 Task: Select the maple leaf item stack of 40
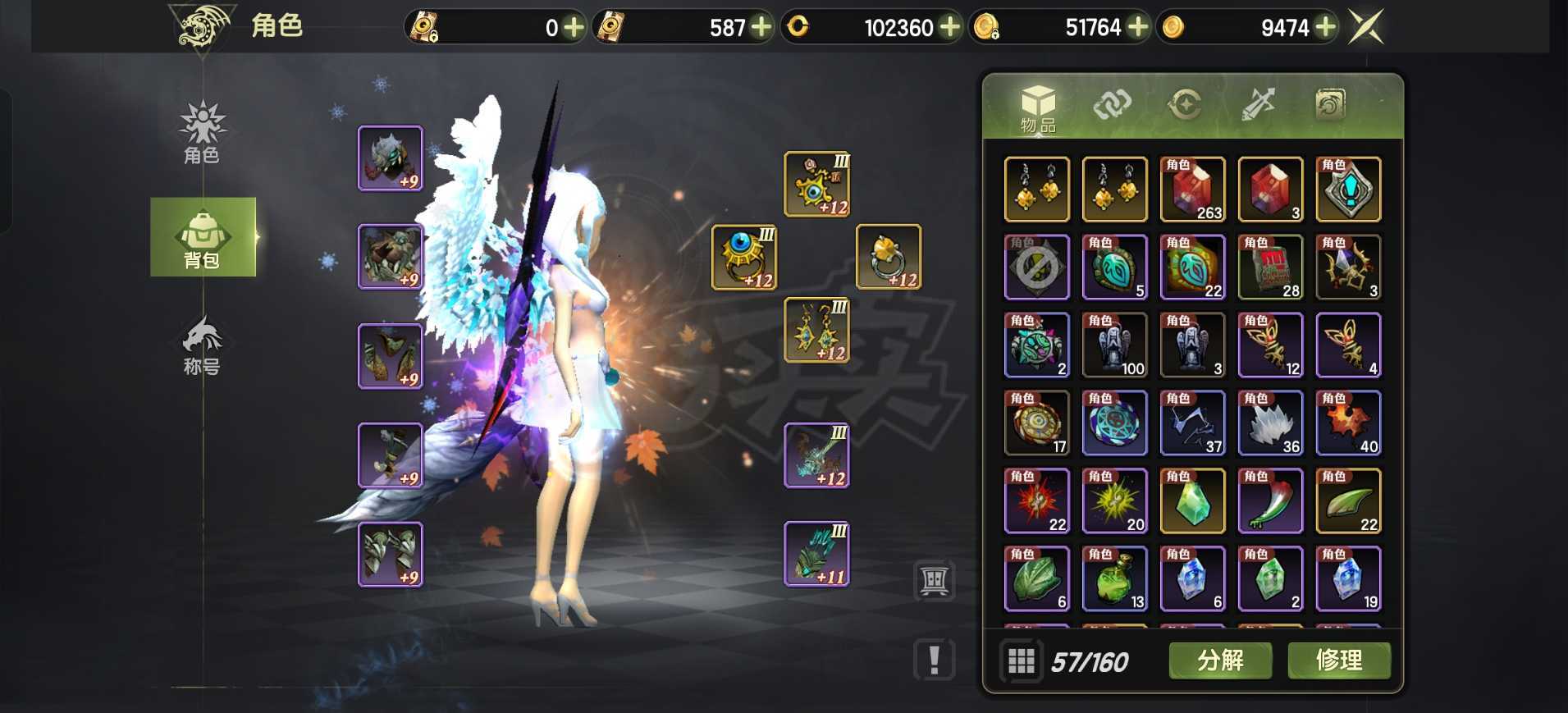pos(1348,423)
